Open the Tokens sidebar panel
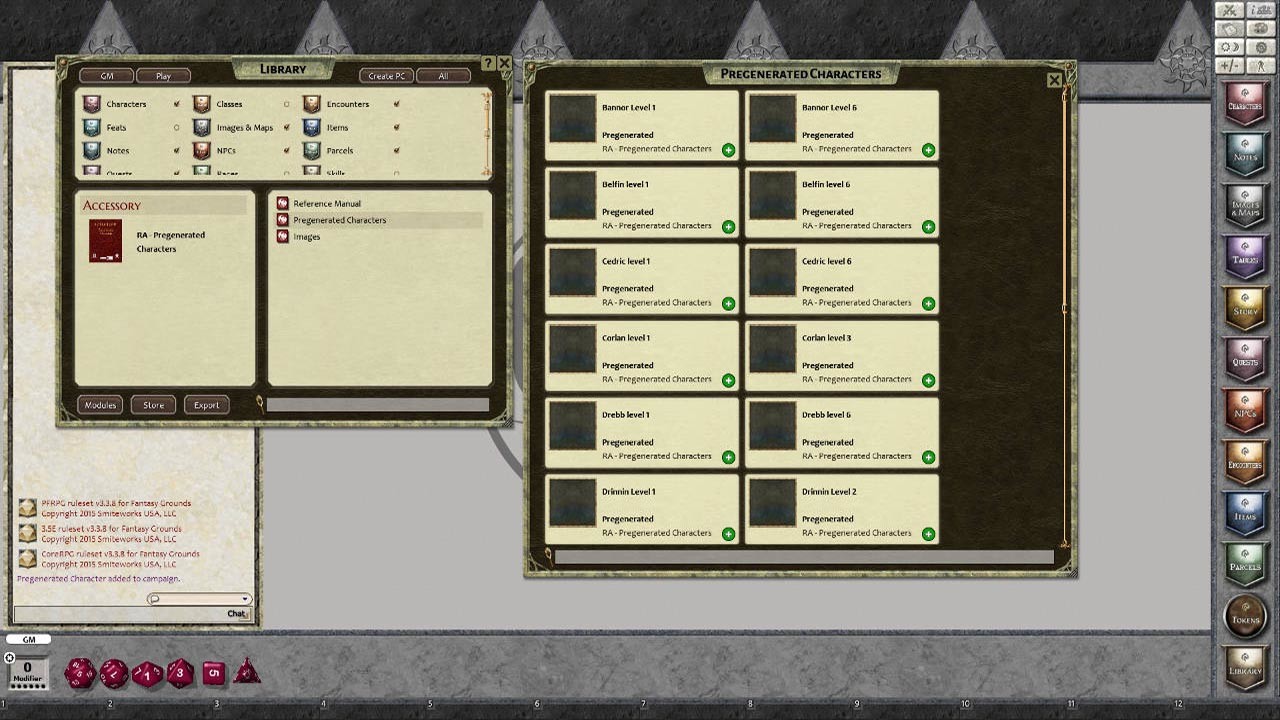 coord(1244,617)
